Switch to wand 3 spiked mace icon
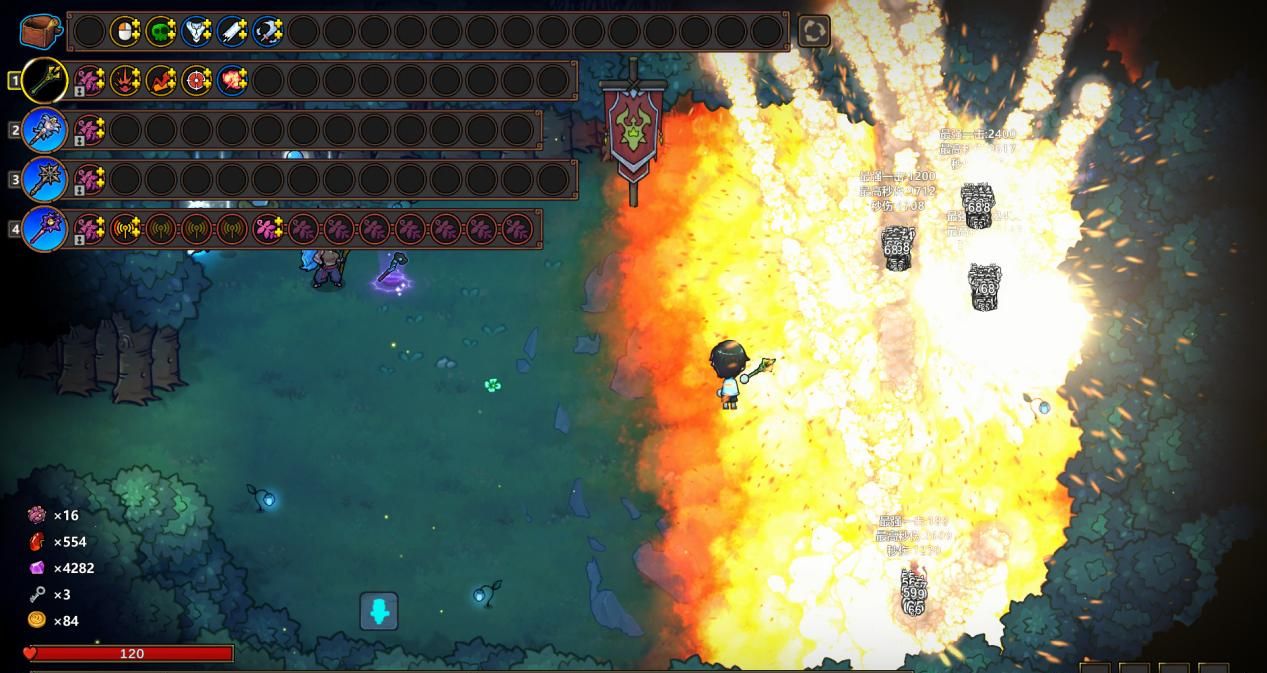The height and width of the screenshot is (673, 1267). (45, 180)
